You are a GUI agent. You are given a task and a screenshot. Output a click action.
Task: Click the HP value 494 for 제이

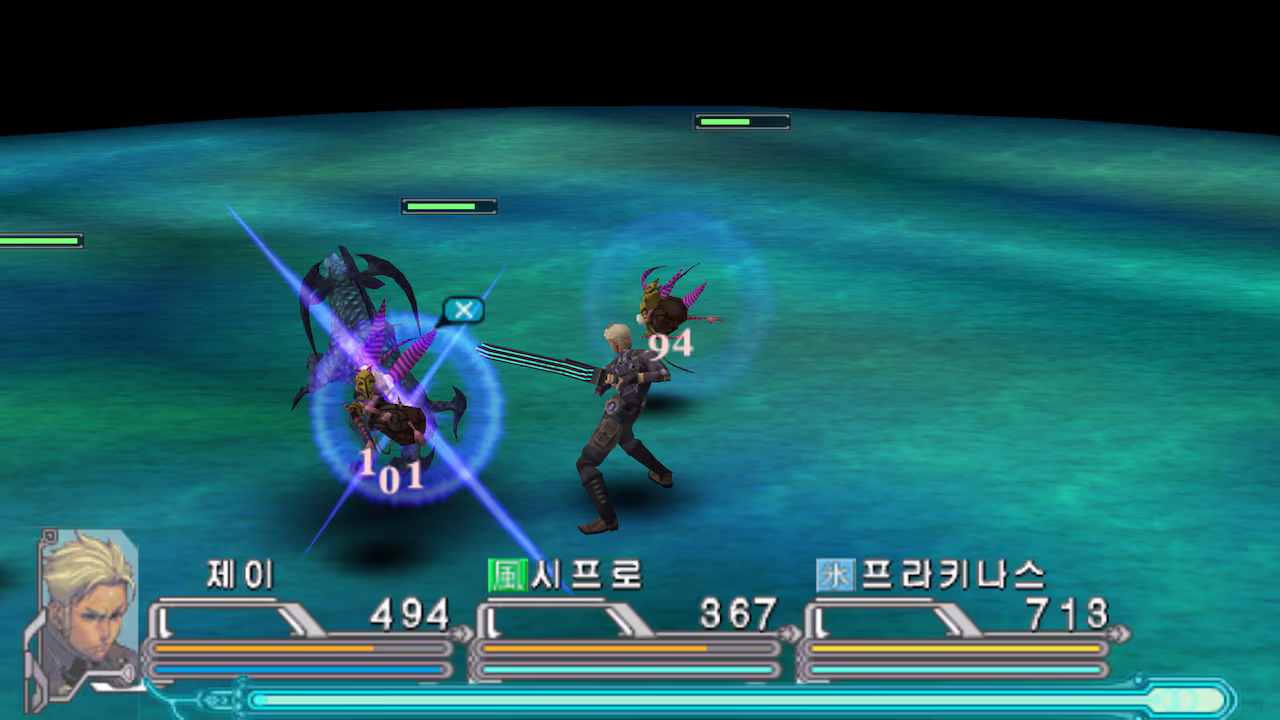point(406,613)
